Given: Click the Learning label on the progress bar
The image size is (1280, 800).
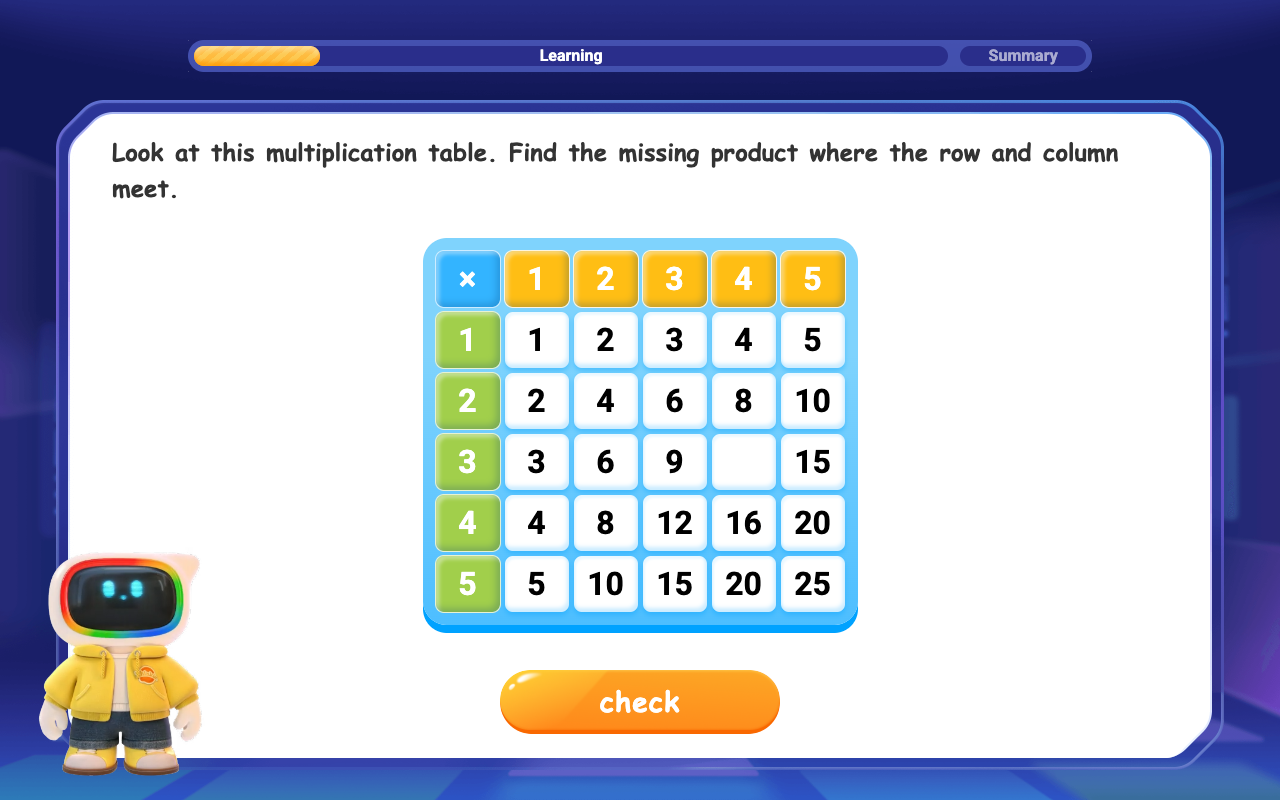Looking at the screenshot, I should click(571, 55).
